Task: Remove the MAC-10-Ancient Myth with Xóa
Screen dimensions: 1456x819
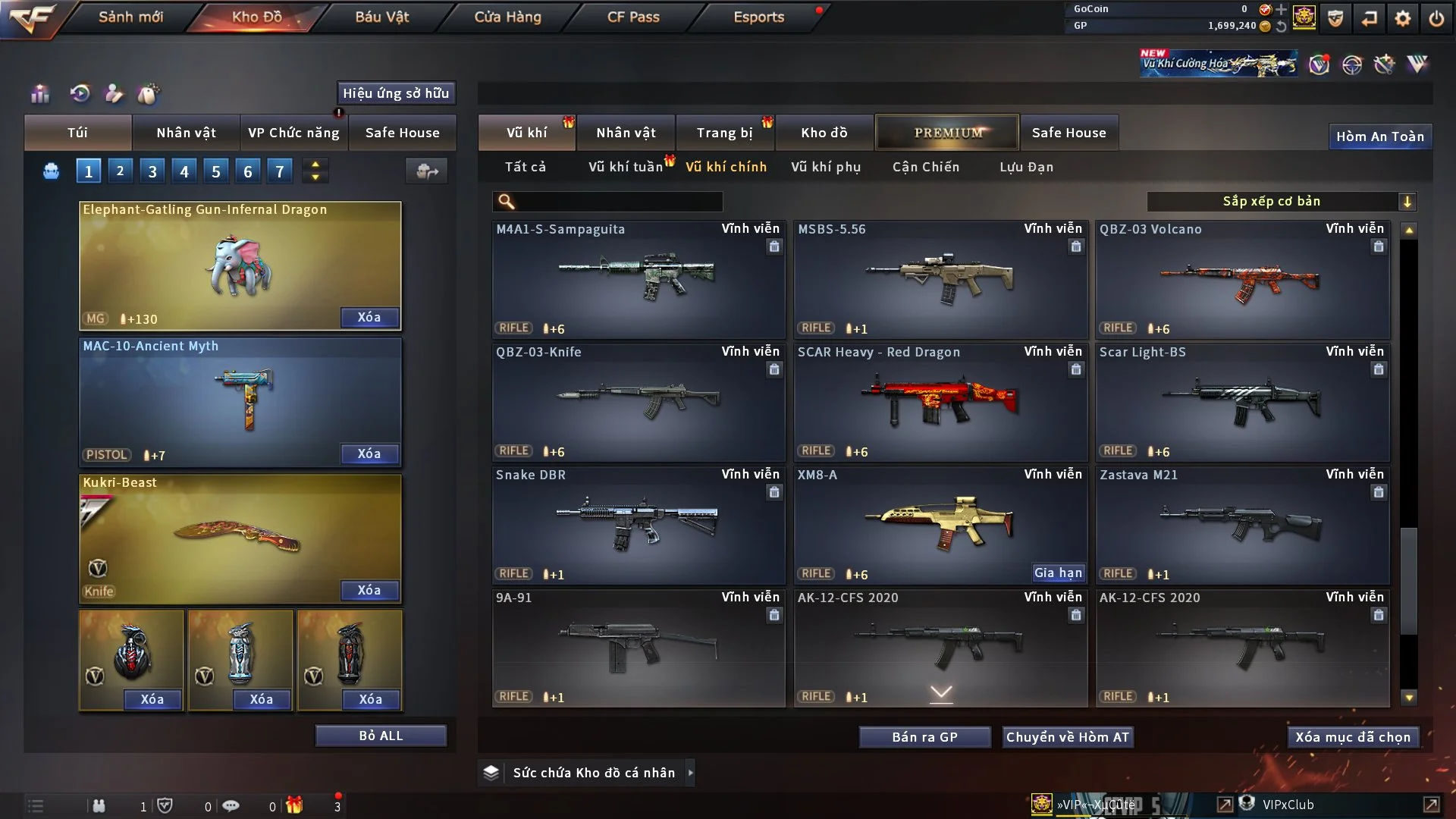Action: pyautogui.click(x=369, y=453)
